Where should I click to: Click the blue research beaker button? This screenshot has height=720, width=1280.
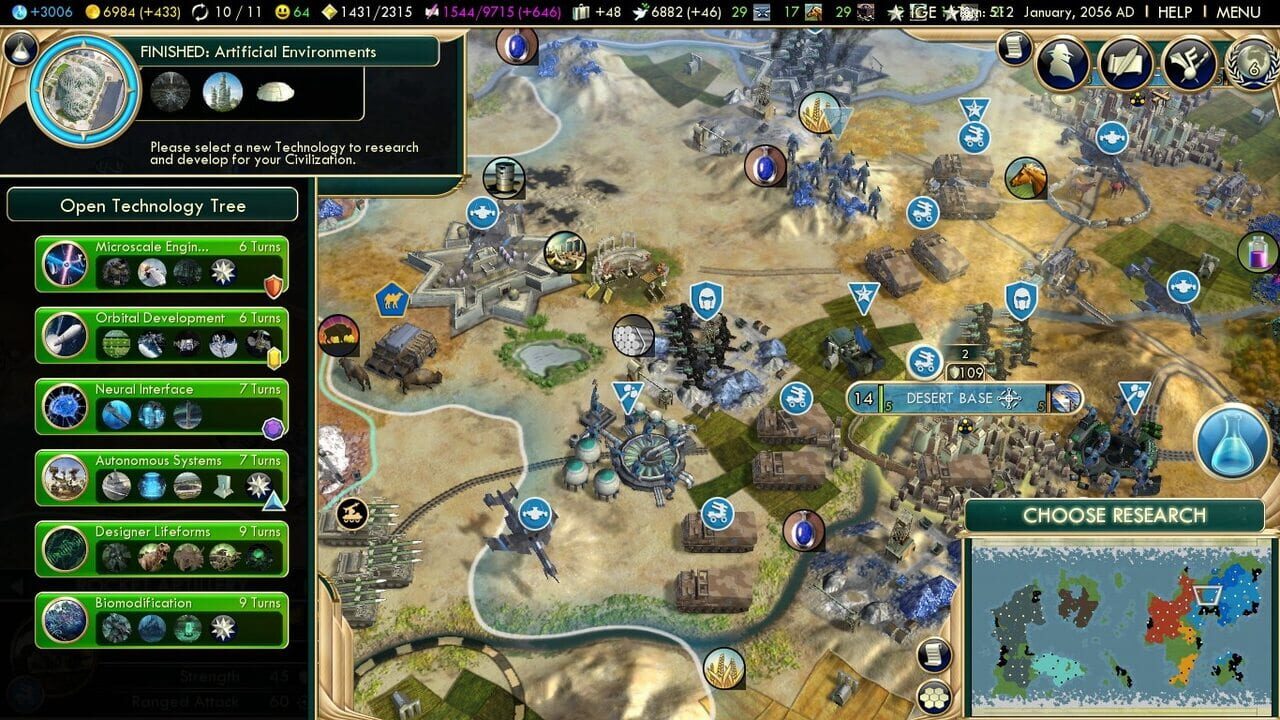tap(1229, 442)
